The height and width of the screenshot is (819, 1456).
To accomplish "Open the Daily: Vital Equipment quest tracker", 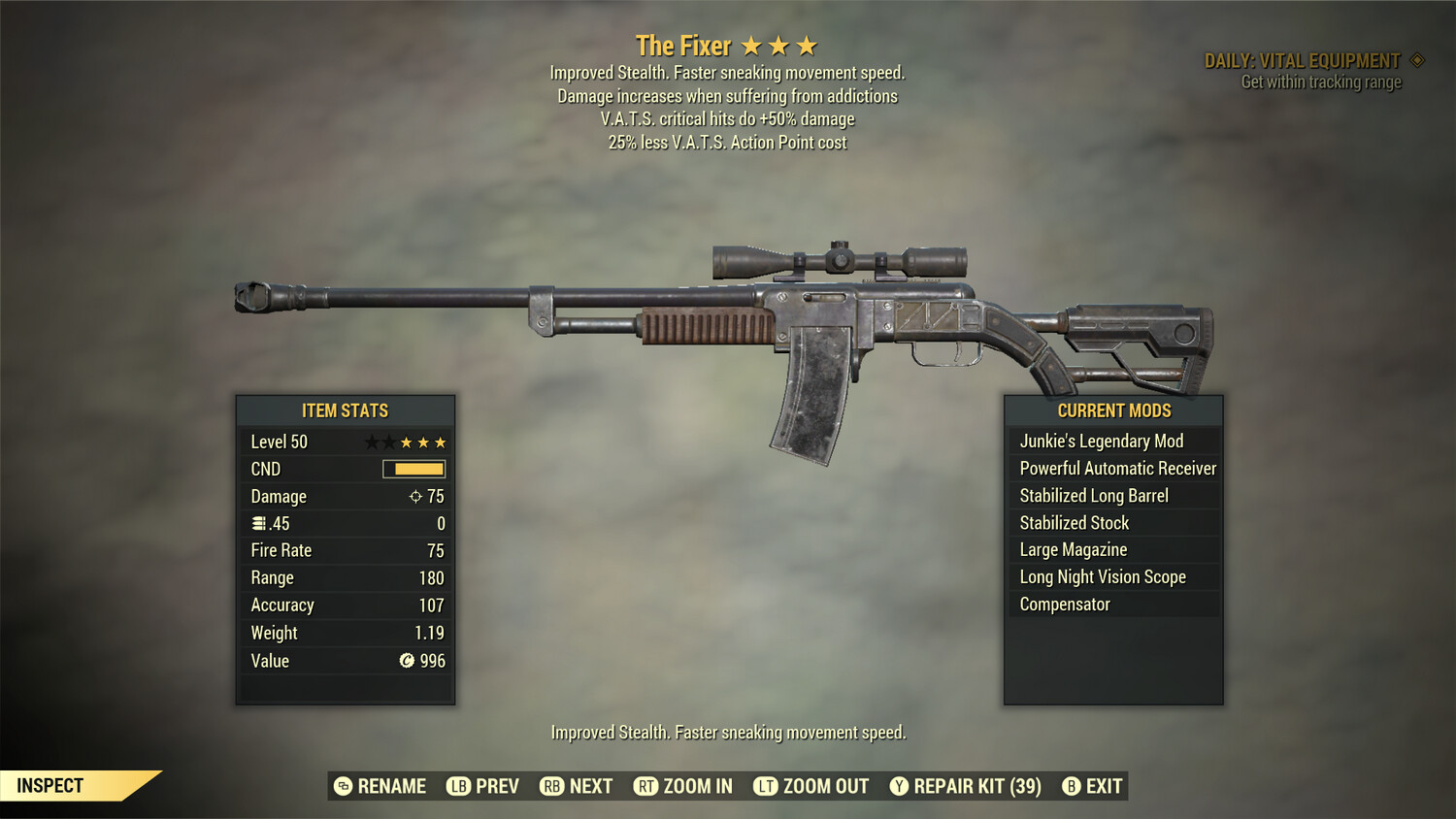I will coord(1303,61).
